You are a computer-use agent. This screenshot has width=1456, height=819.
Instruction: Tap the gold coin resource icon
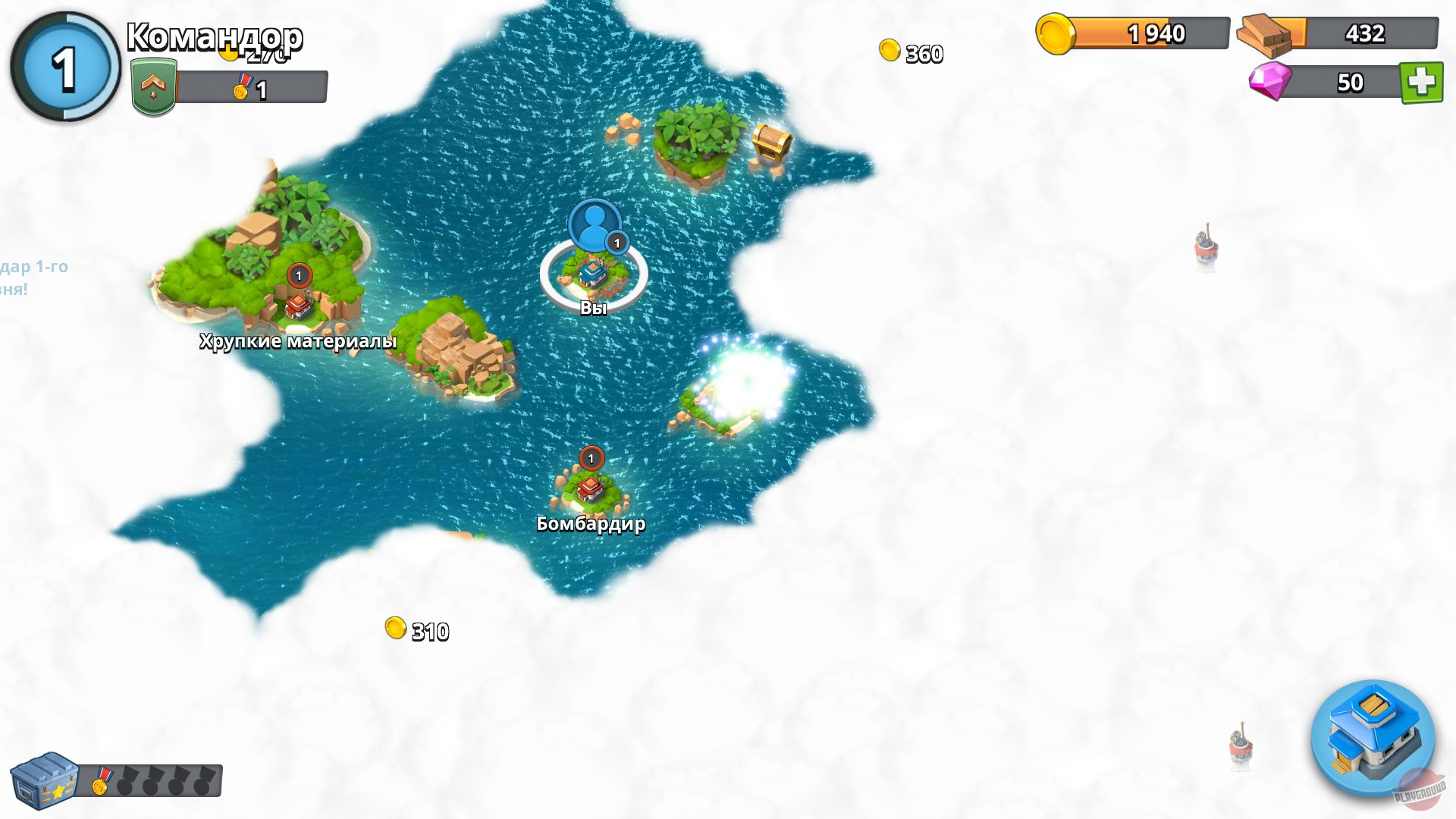[1056, 32]
